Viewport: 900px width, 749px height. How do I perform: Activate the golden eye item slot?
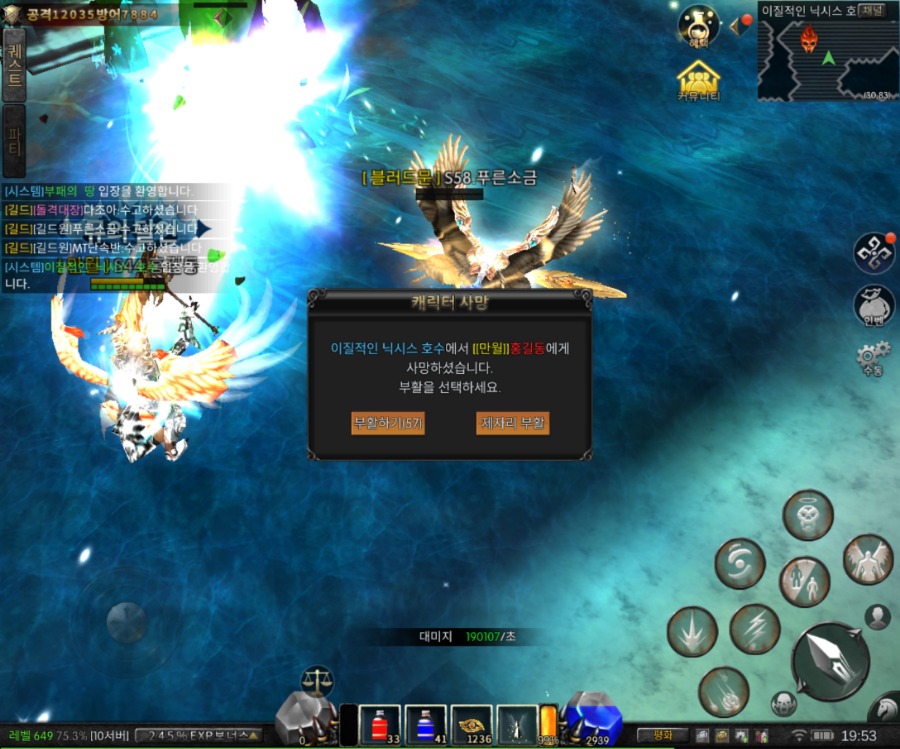[472, 725]
